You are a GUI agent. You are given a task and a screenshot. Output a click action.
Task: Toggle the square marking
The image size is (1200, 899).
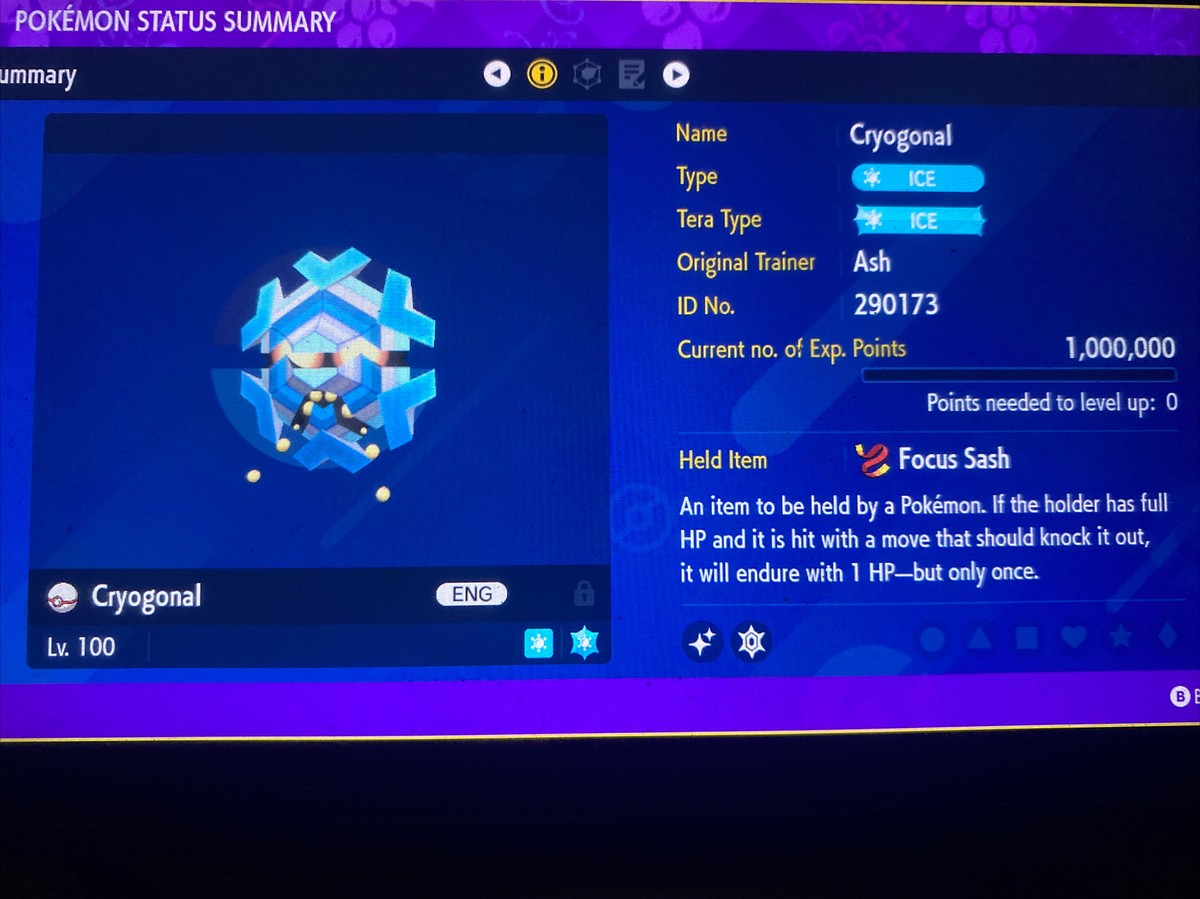coord(1027,638)
